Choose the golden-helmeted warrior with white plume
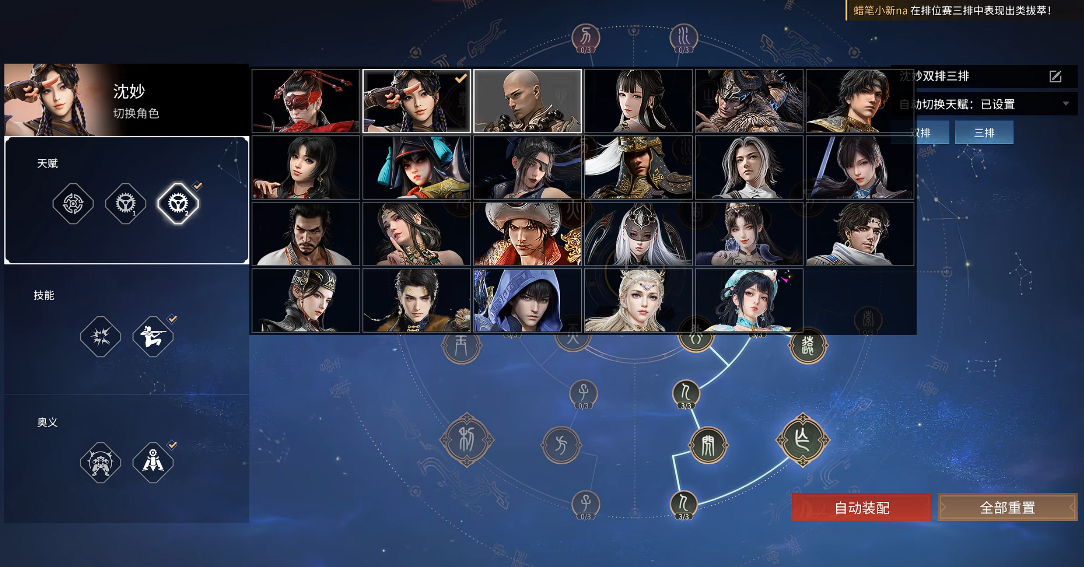 (638, 167)
